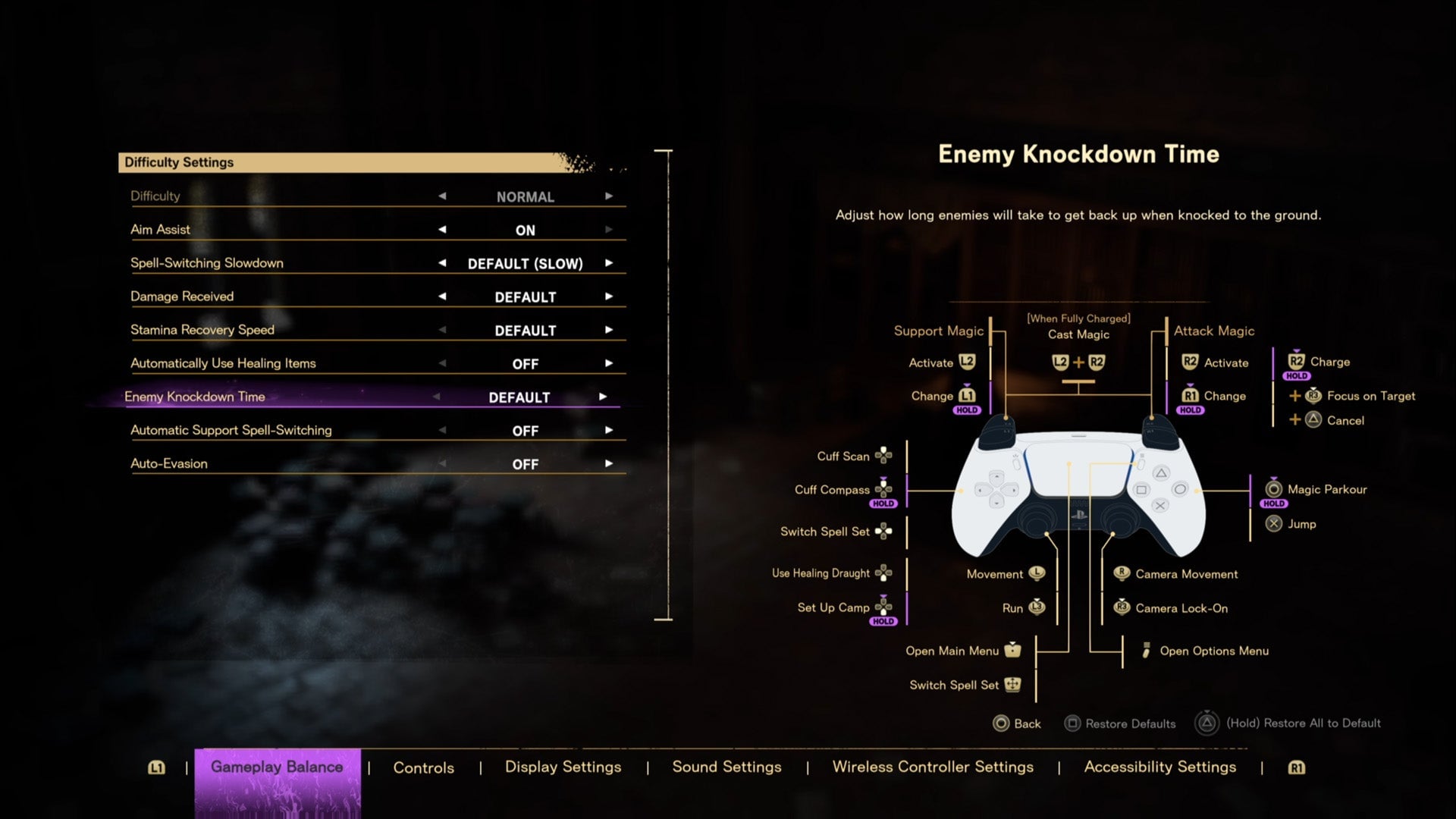Click the right arrow beside Enemy Knockdown Time

[603, 397]
